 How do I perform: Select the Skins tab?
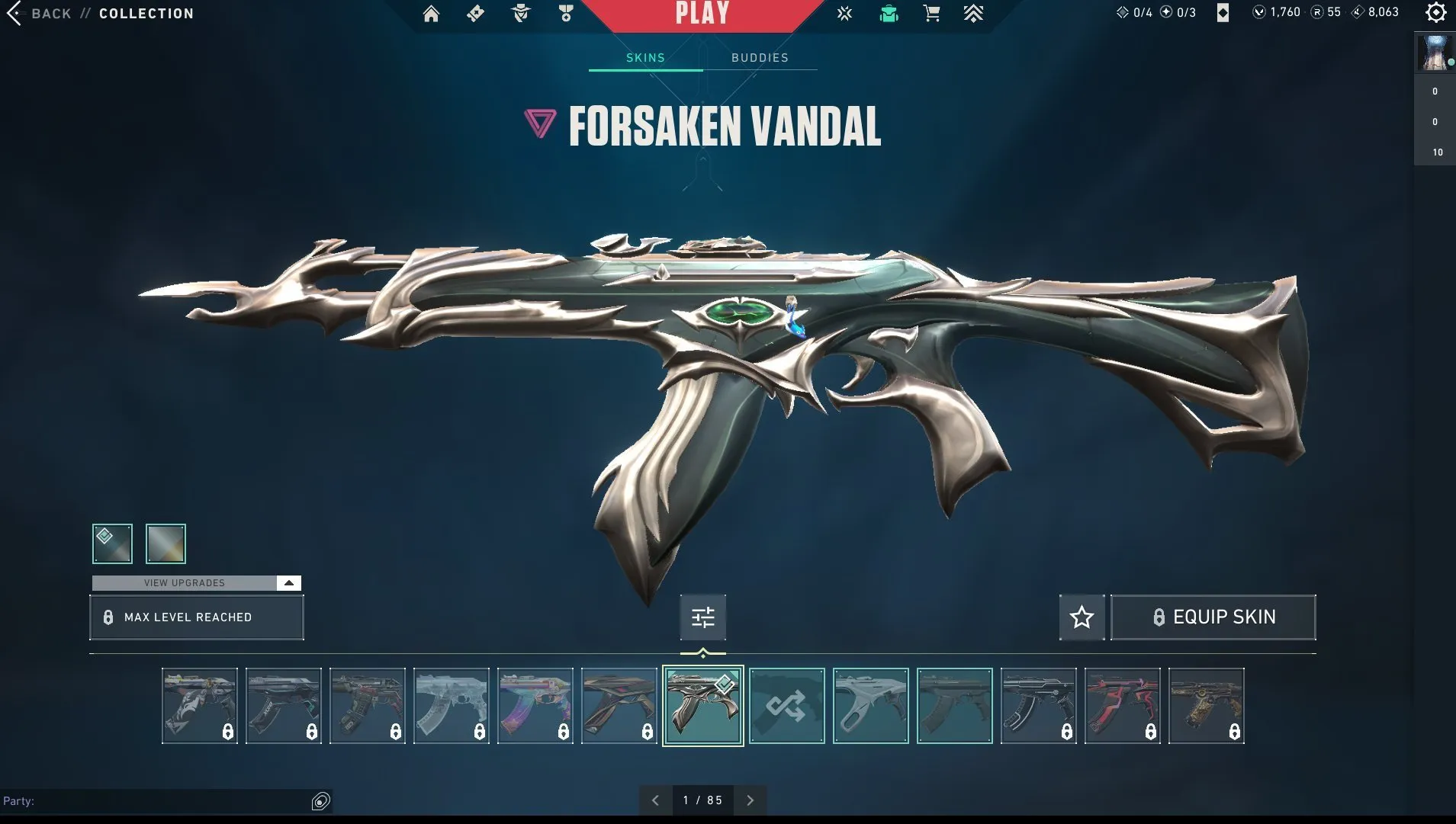(646, 57)
